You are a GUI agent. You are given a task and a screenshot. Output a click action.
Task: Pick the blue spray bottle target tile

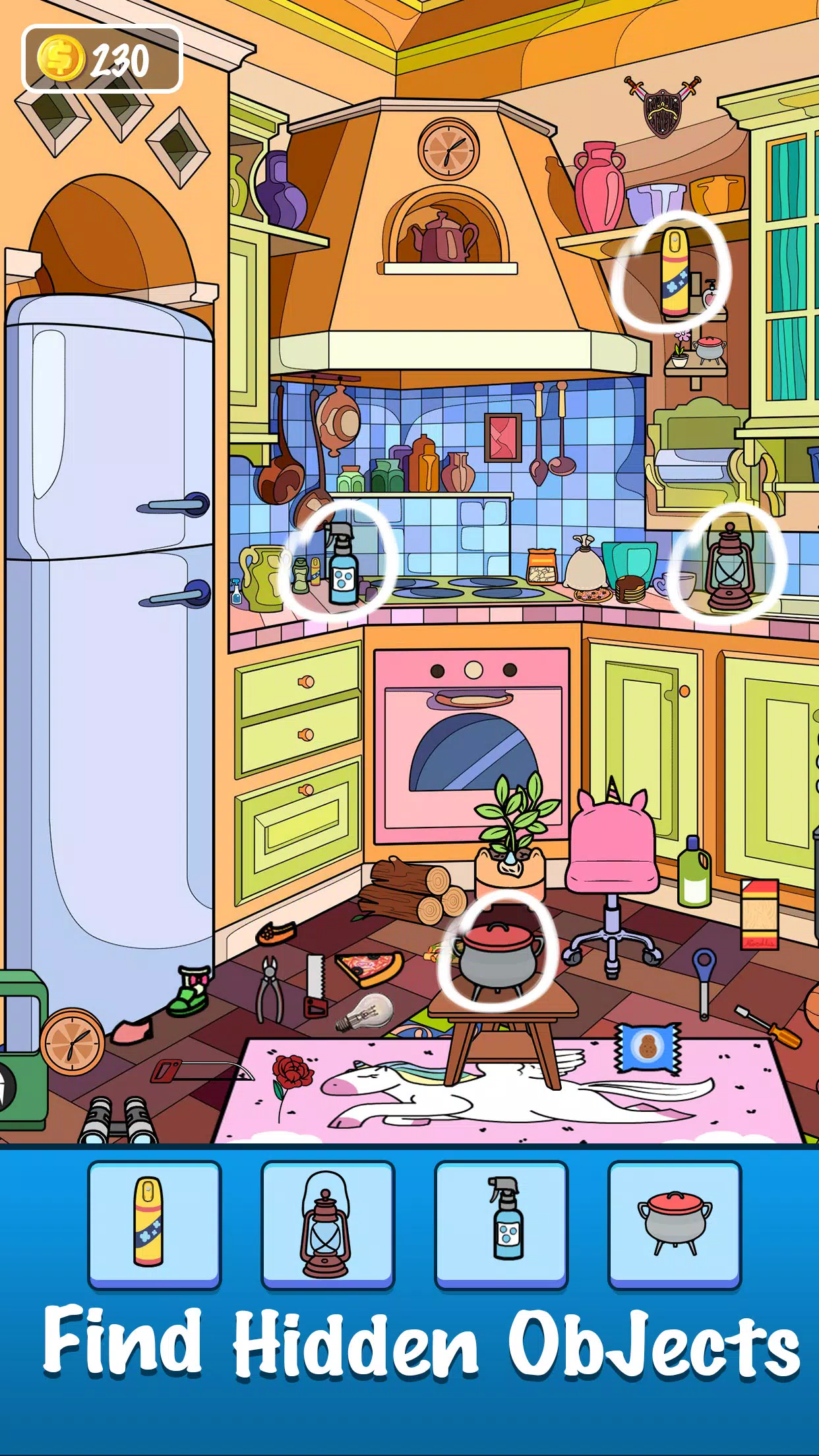pyautogui.click(x=501, y=1223)
